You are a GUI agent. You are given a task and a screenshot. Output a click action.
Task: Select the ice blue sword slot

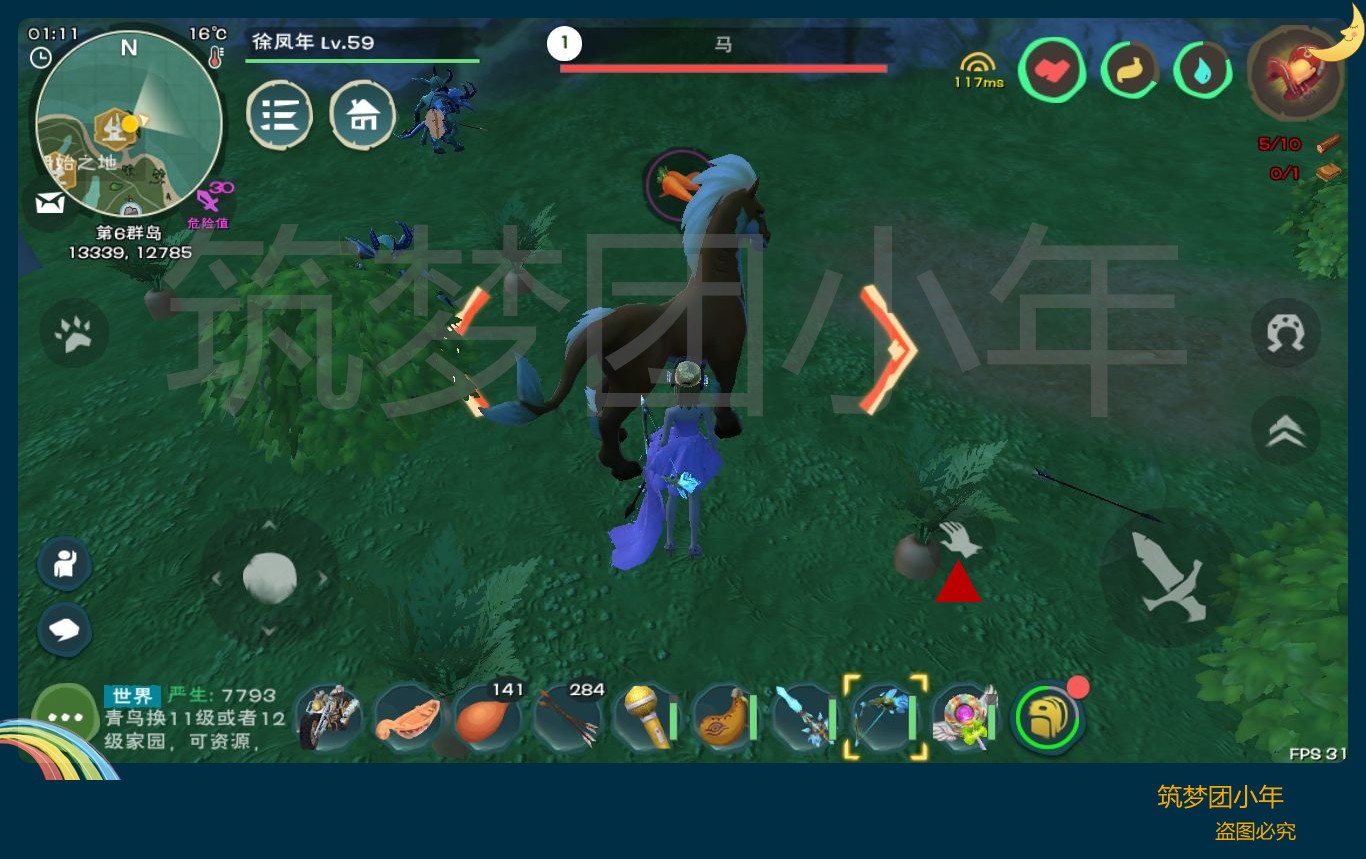[x=805, y=717]
